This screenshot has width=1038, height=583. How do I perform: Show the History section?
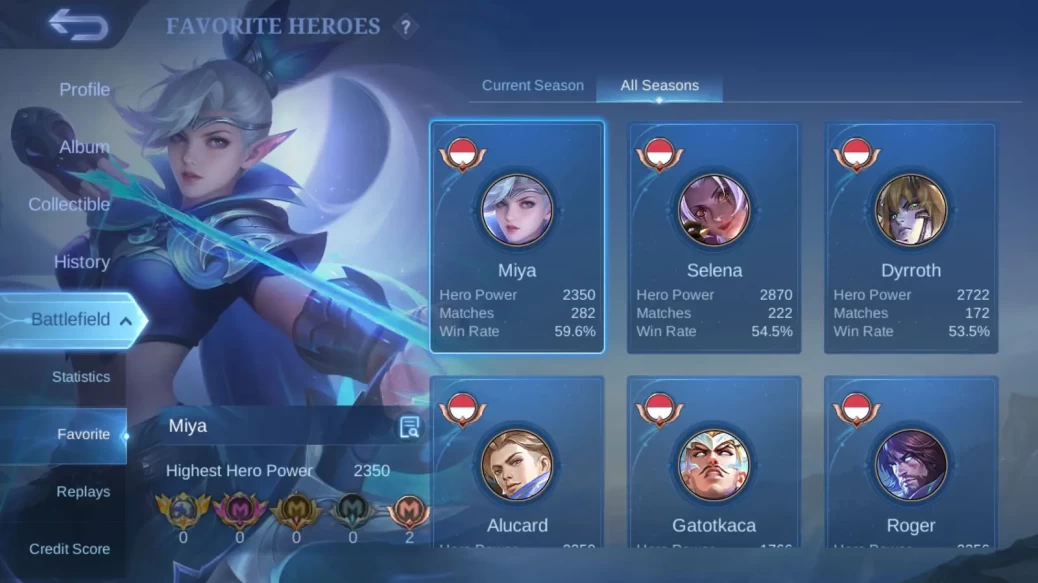point(81,262)
